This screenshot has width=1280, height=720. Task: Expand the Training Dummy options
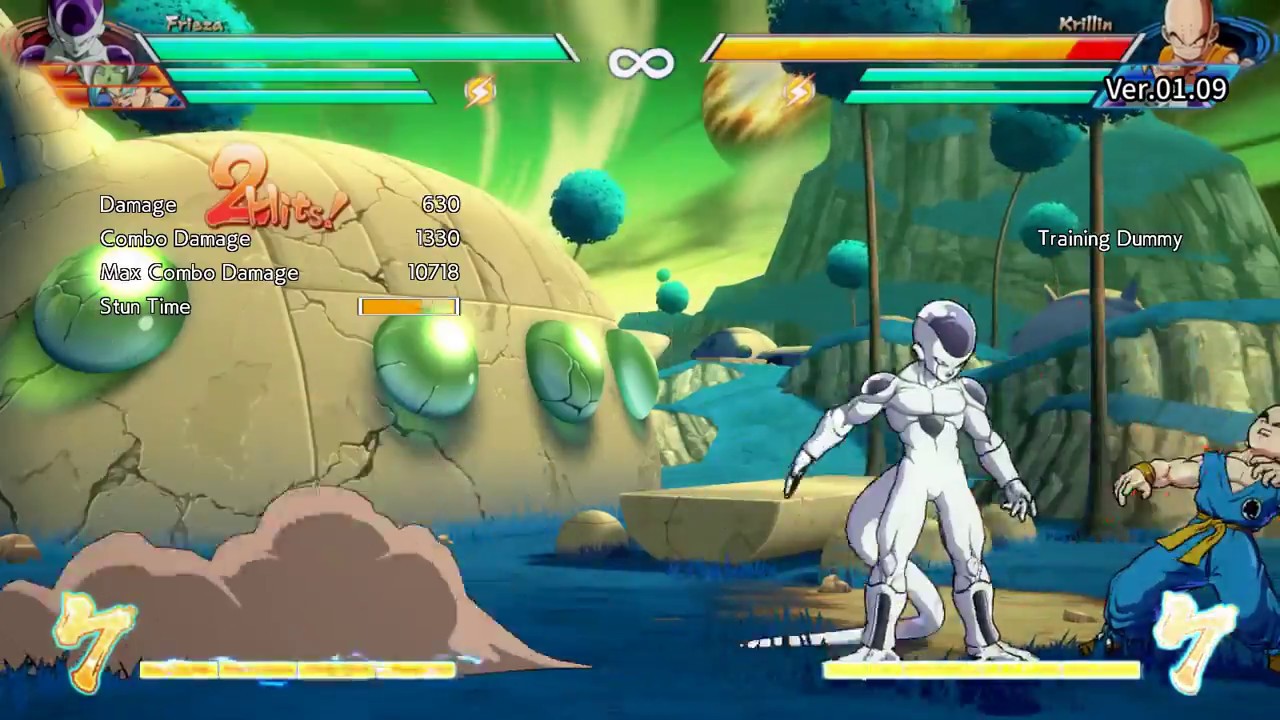[x=1110, y=238]
